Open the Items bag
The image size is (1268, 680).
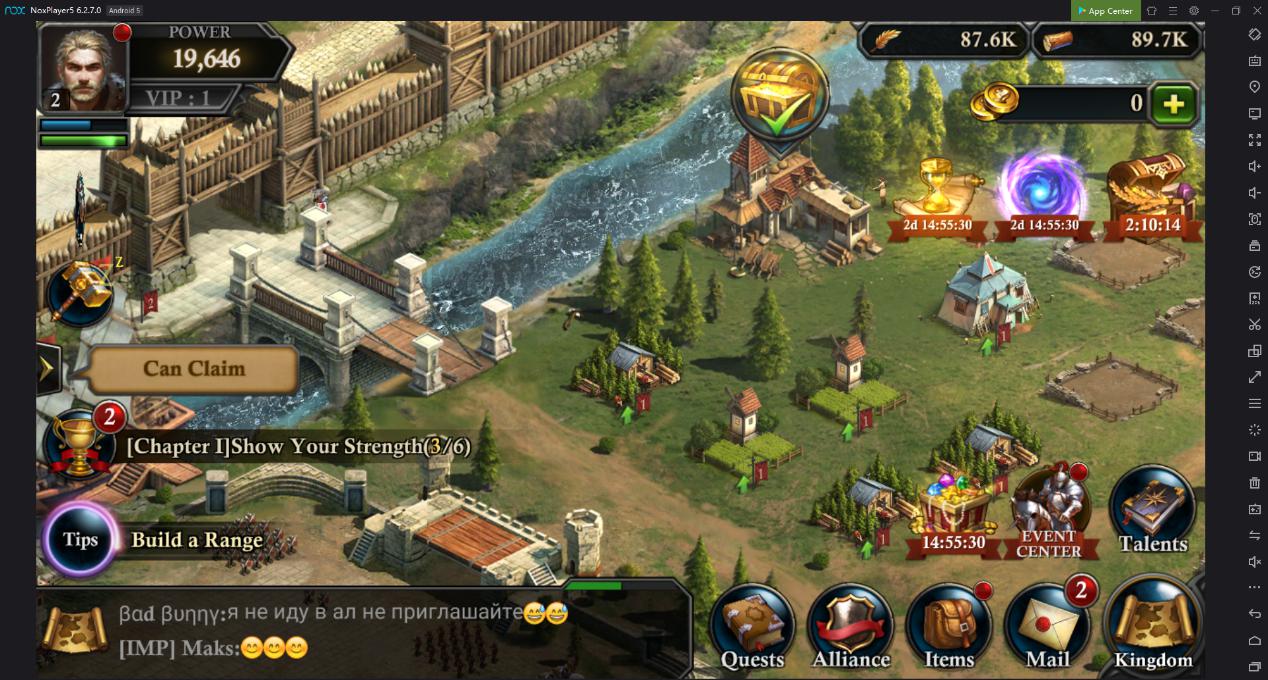click(x=948, y=627)
